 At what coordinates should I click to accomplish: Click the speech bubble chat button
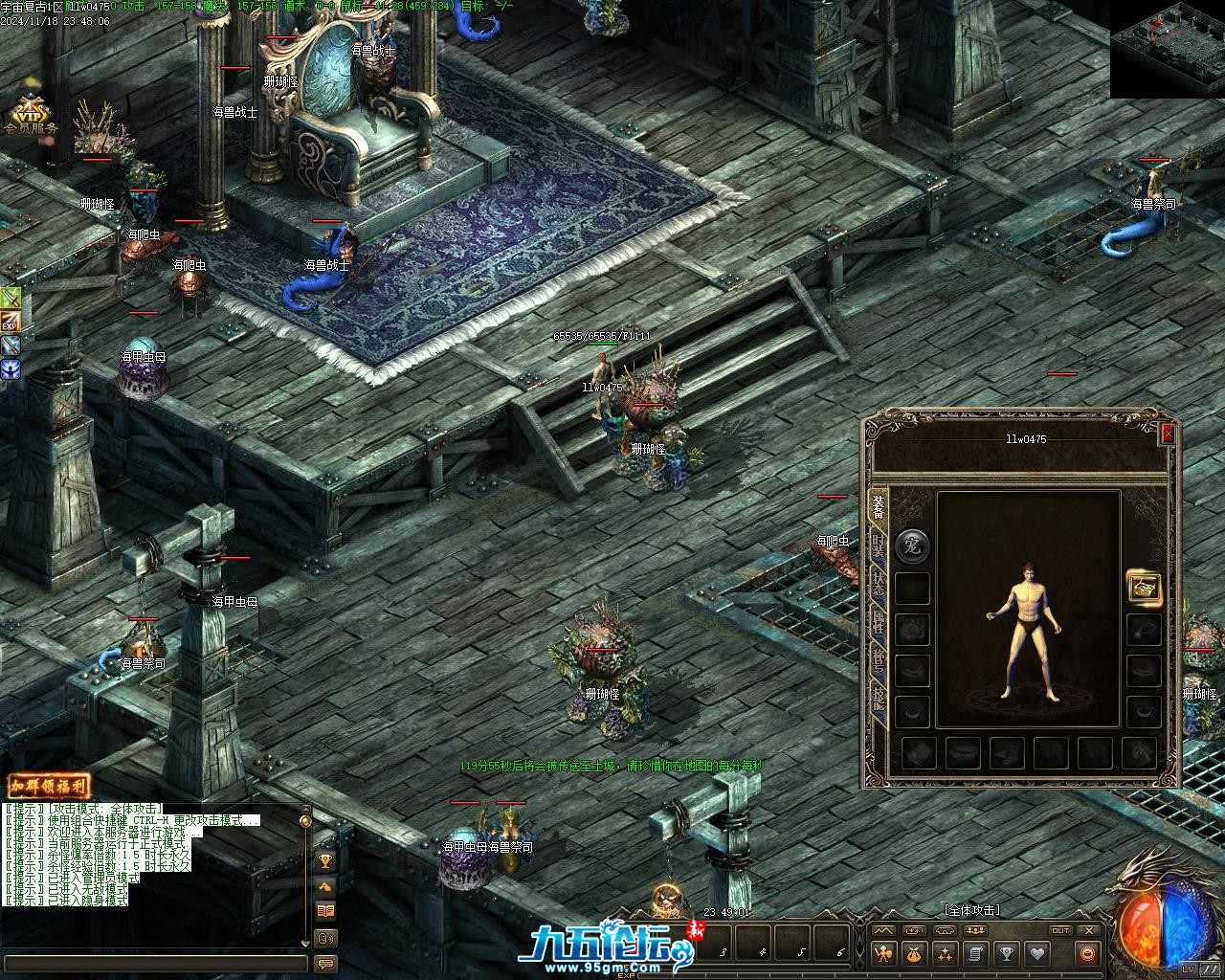(x=325, y=964)
